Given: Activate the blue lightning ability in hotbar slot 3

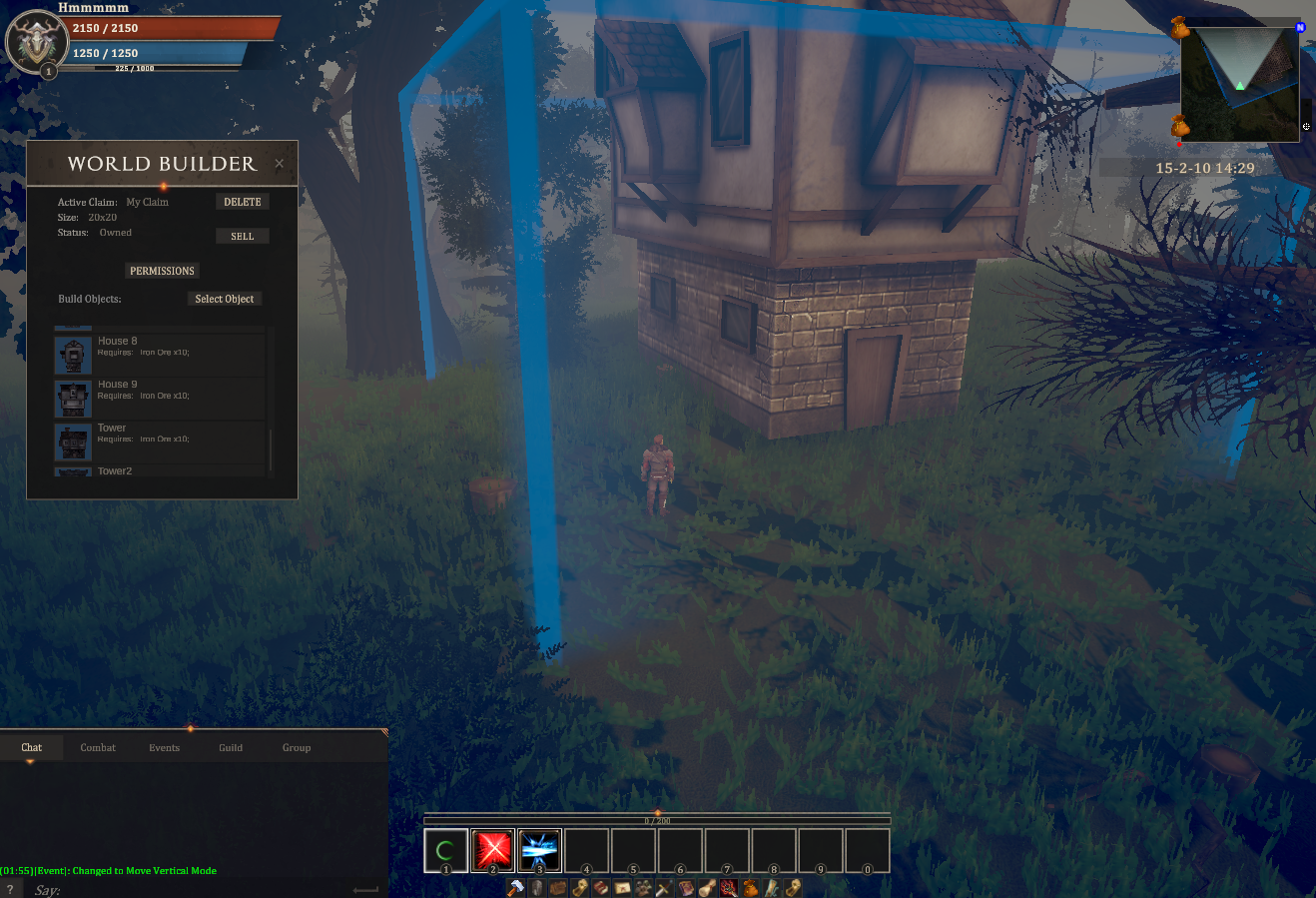Looking at the screenshot, I should (539, 850).
